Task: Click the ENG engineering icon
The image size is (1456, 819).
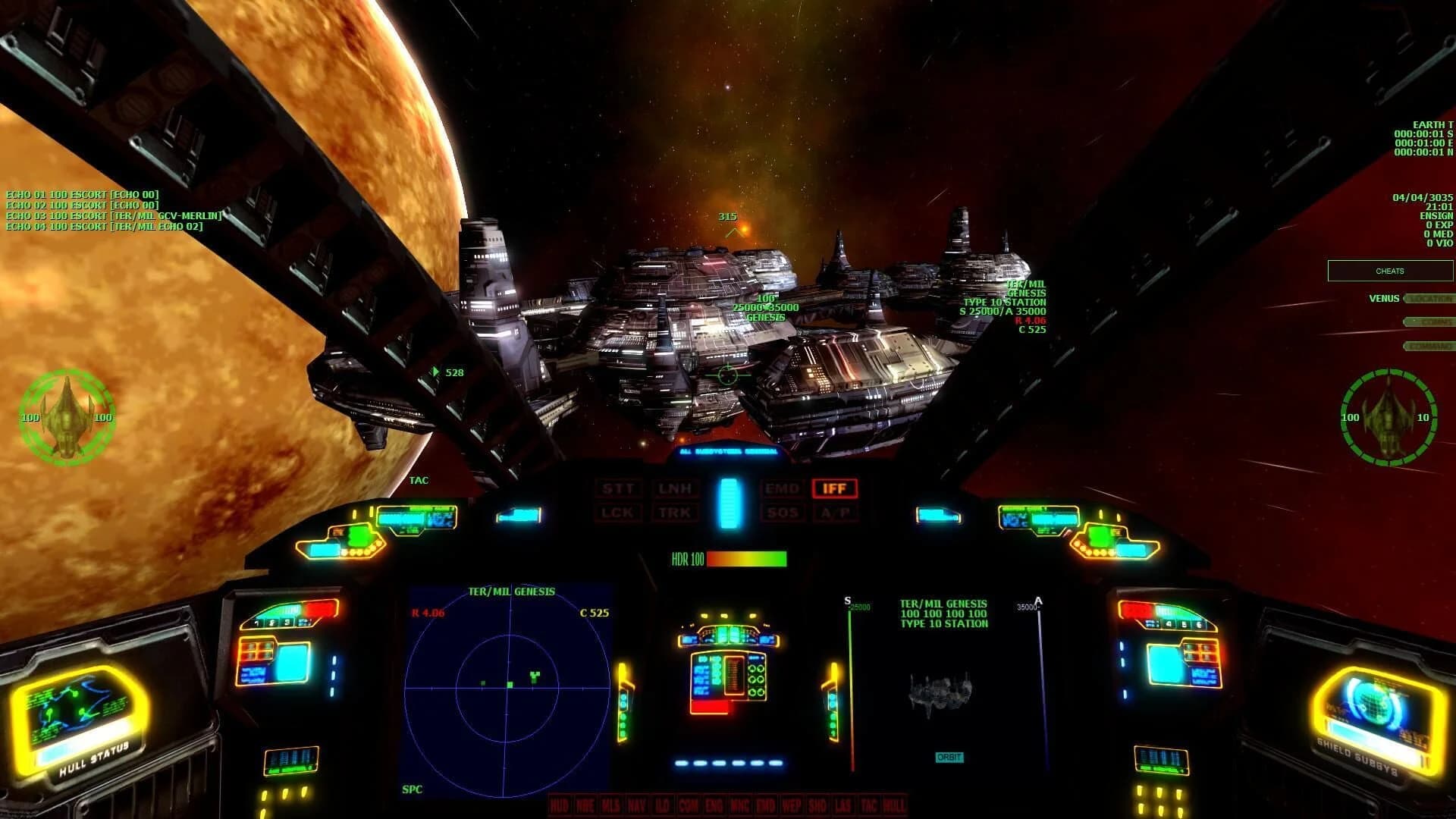Action: [x=714, y=805]
